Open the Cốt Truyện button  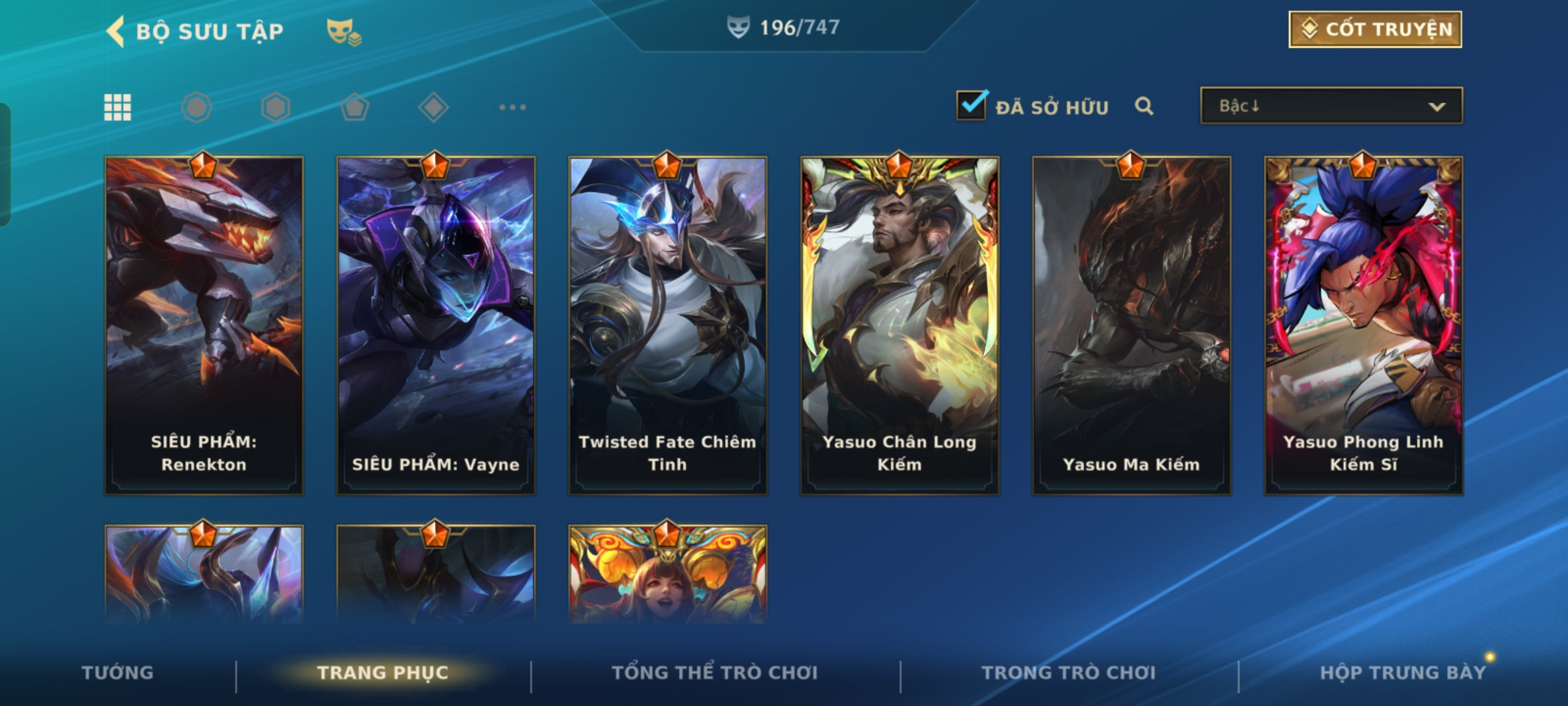pyautogui.click(x=1375, y=29)
